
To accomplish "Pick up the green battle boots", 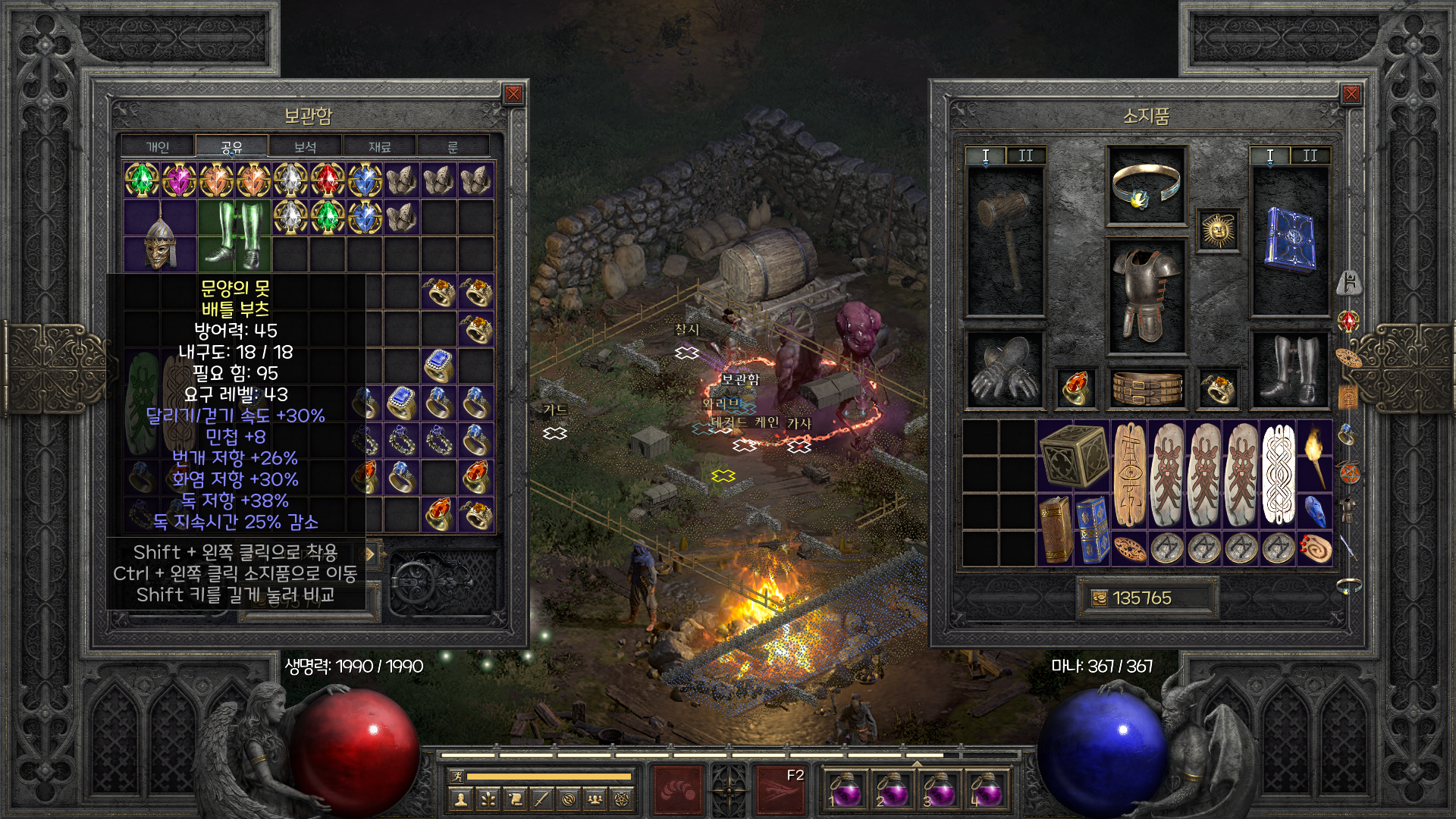I will pyautogui.click(x=234, y=235).
